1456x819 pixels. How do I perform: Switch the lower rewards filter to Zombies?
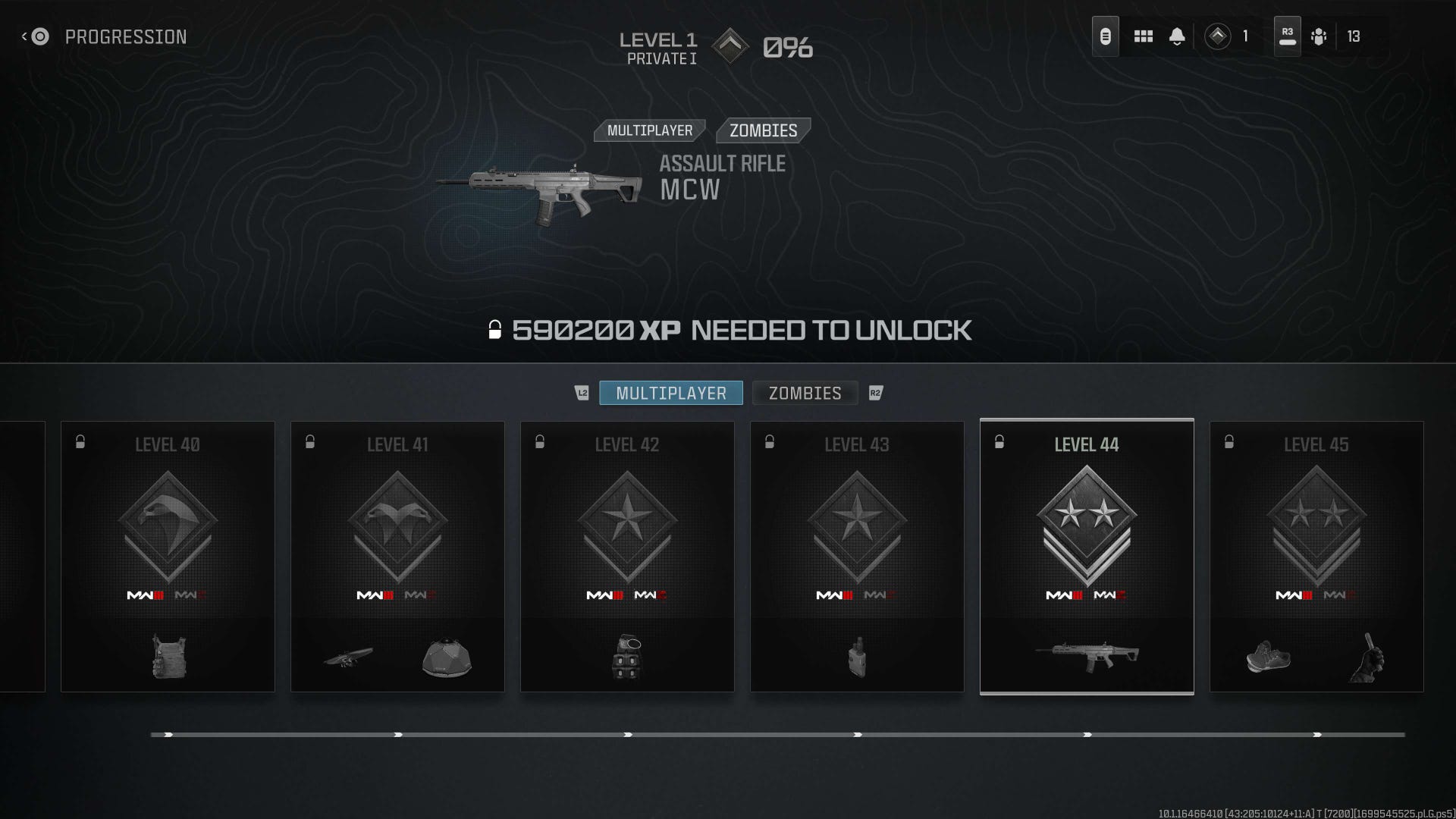(x=805, y=393)
